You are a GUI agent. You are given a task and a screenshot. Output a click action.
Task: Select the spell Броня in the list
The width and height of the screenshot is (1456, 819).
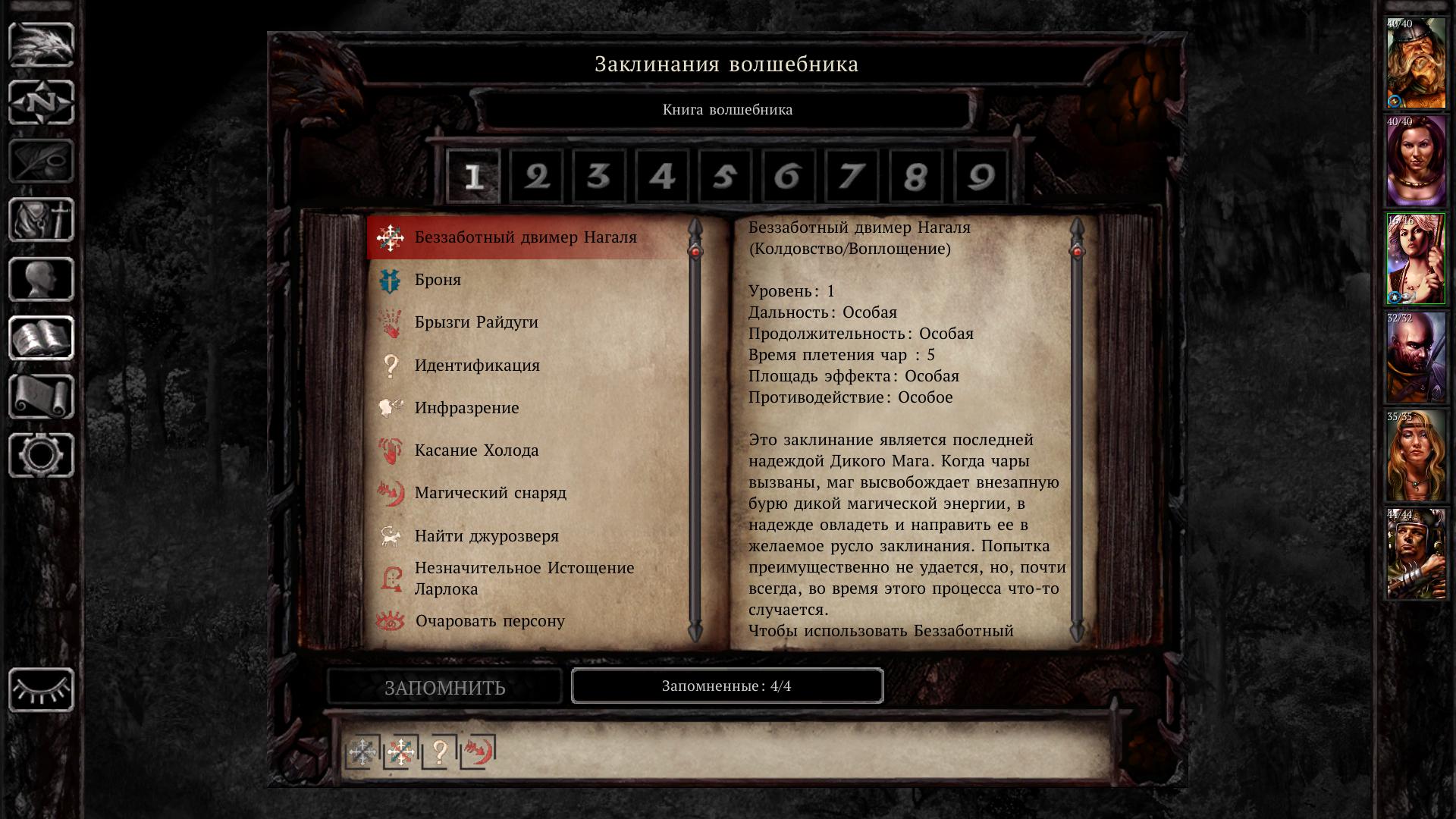point(438,280)
